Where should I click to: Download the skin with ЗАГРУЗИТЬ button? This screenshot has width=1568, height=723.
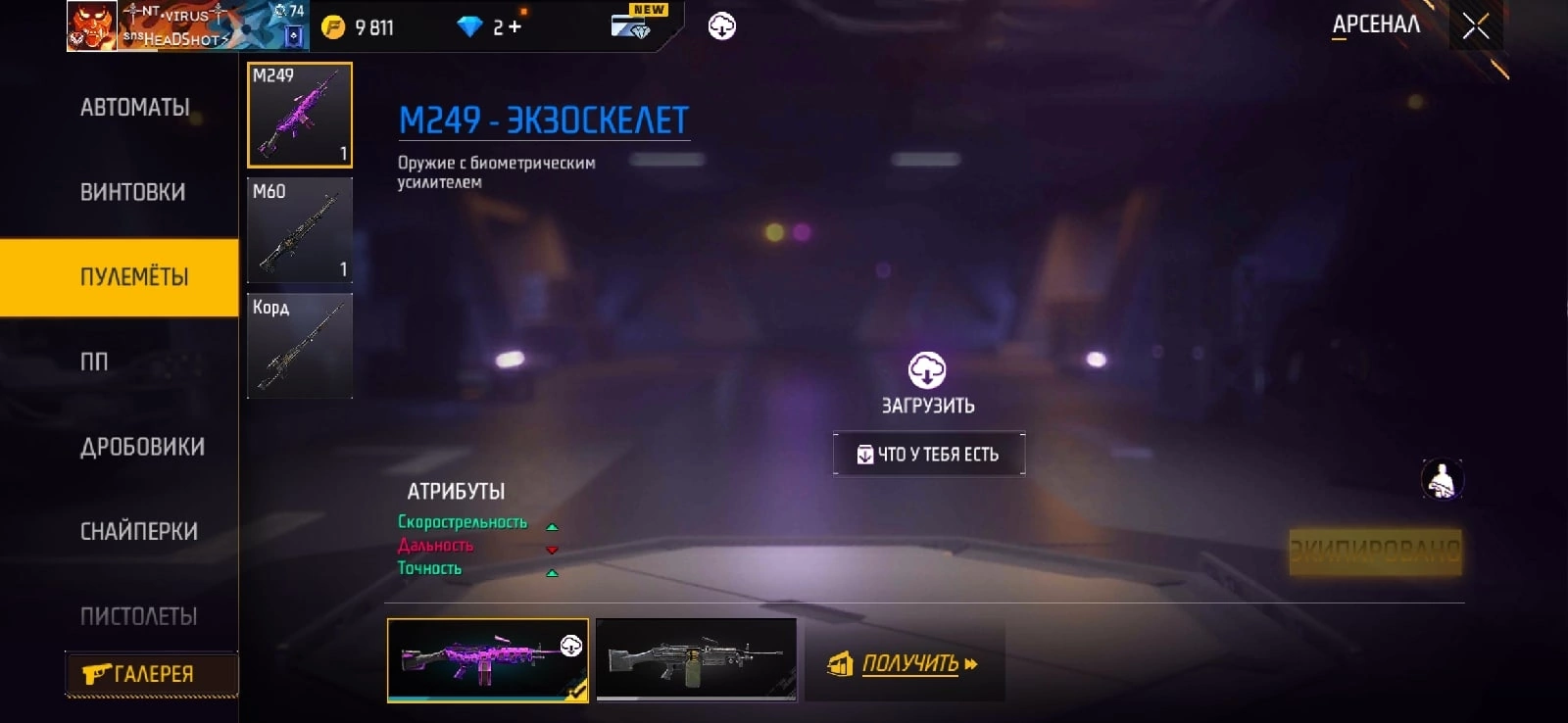pos(927,383)
